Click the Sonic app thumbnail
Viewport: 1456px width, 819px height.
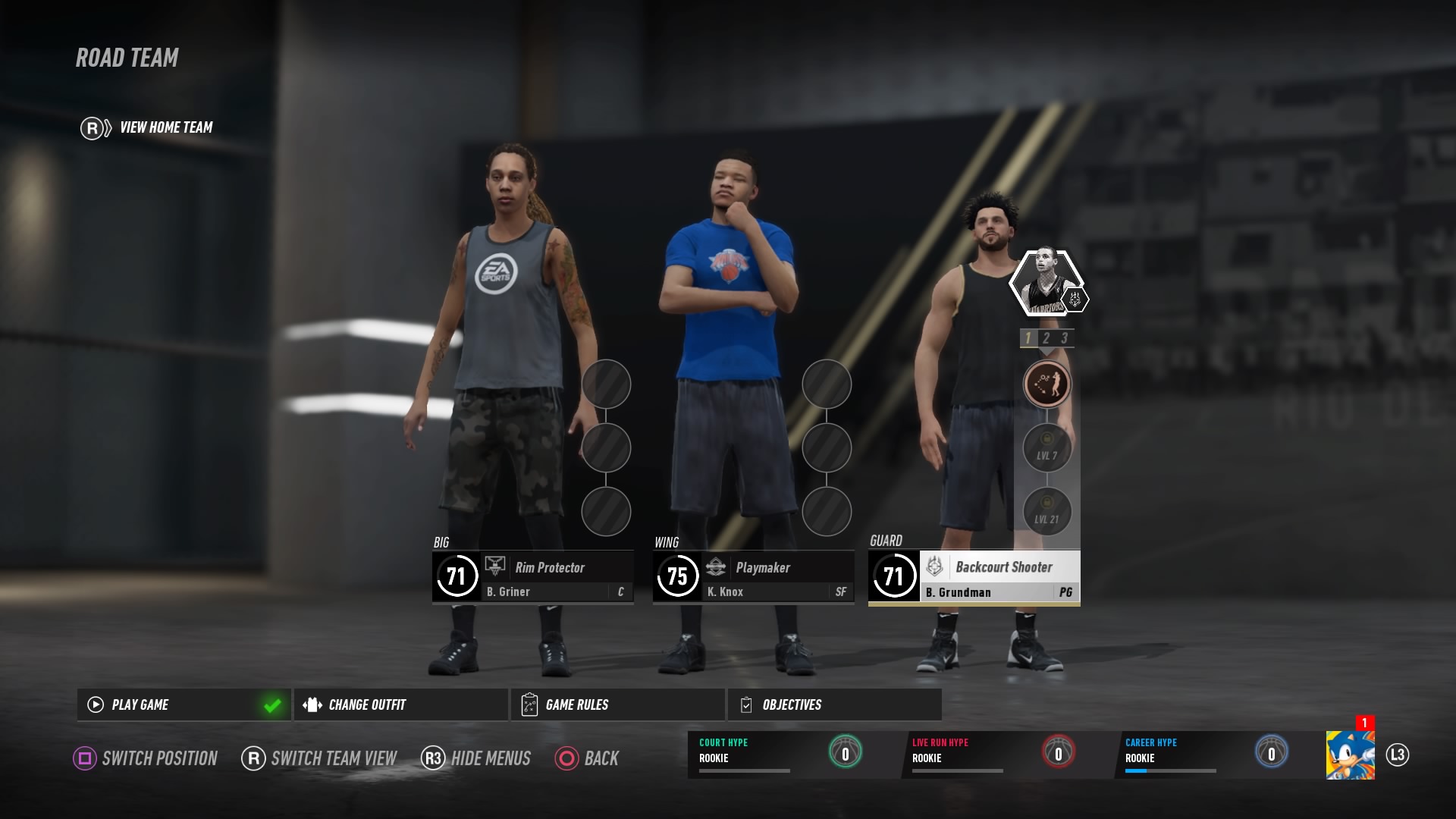pos(1351,757)
